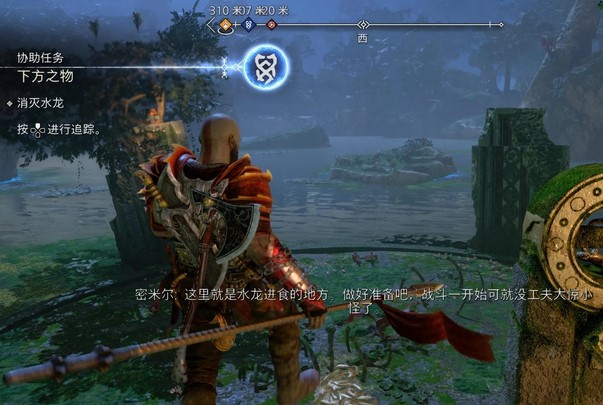Image resolution: width=603 pixels, height=405 pixels.
Task: Click the 西 west indicator on the compass
Action: click(x=363, y=37)
